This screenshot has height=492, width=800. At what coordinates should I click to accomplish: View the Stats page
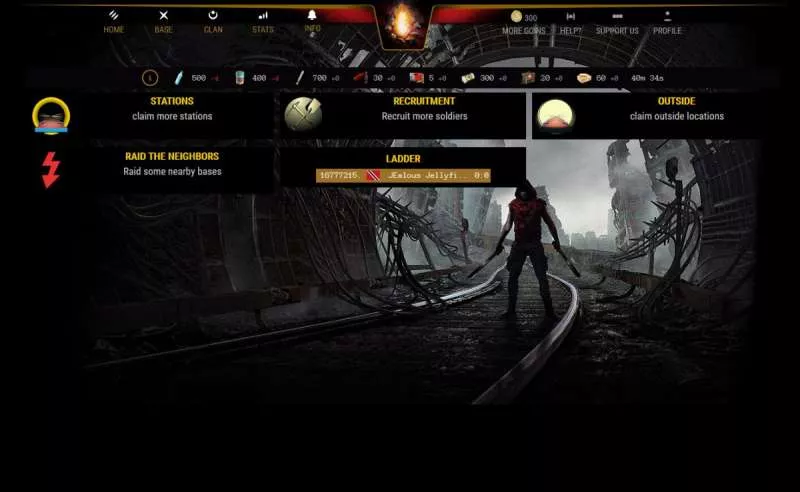[263, 22]
